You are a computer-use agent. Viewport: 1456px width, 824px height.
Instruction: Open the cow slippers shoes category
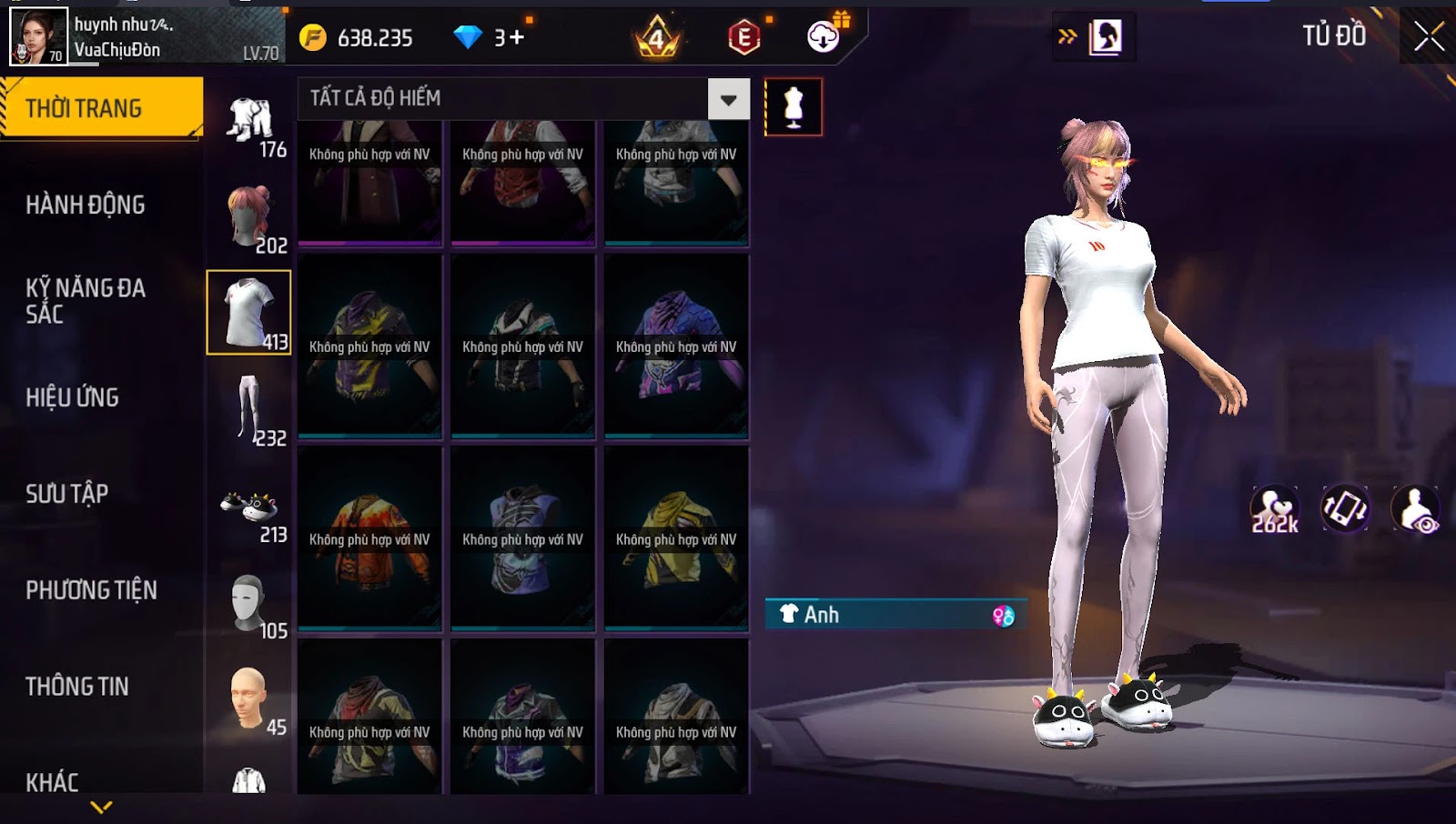click(x=250, y=509)
